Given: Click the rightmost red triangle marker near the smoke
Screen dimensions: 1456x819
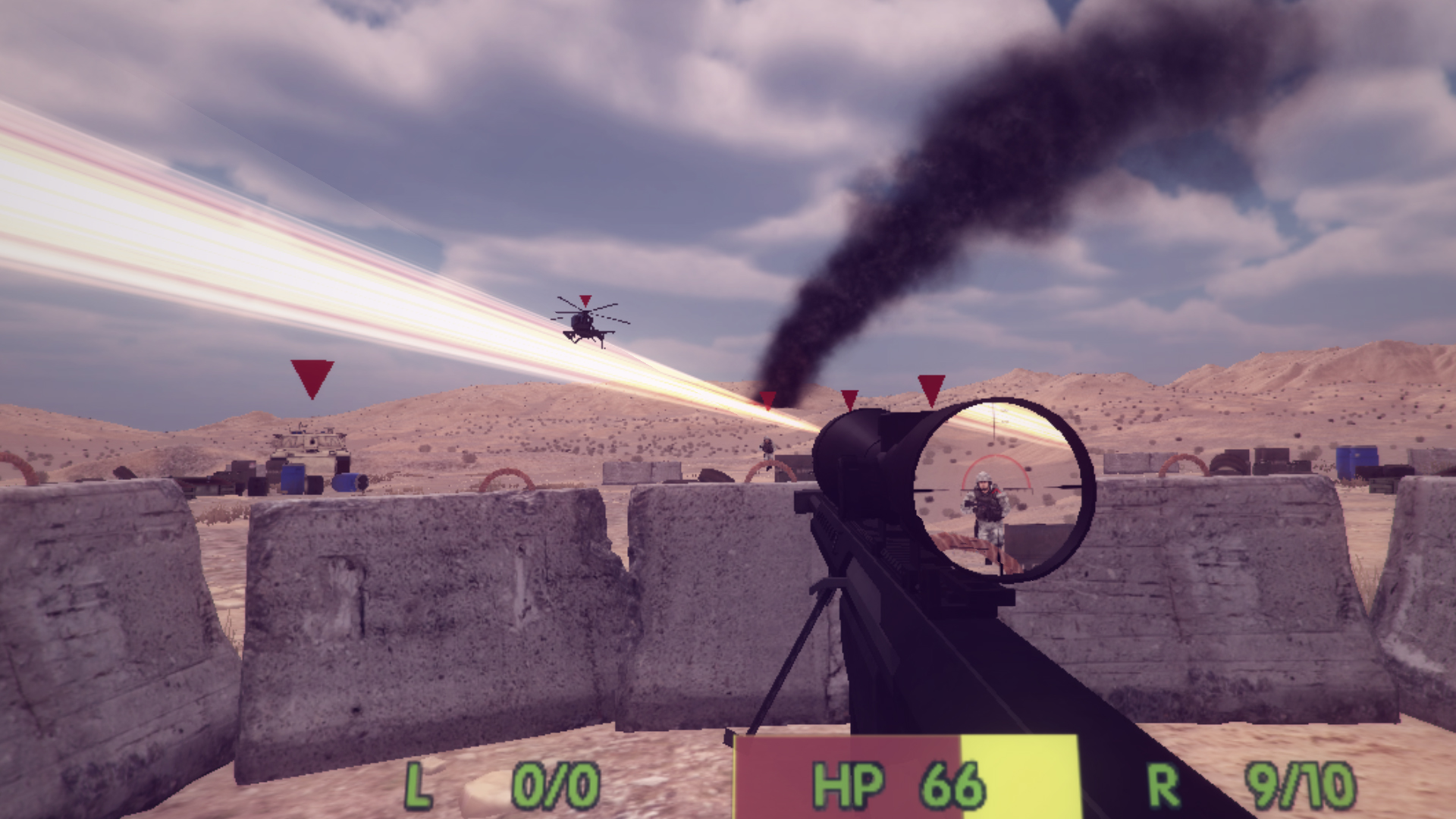Looking at the screenshot, I should pos(931,389).
